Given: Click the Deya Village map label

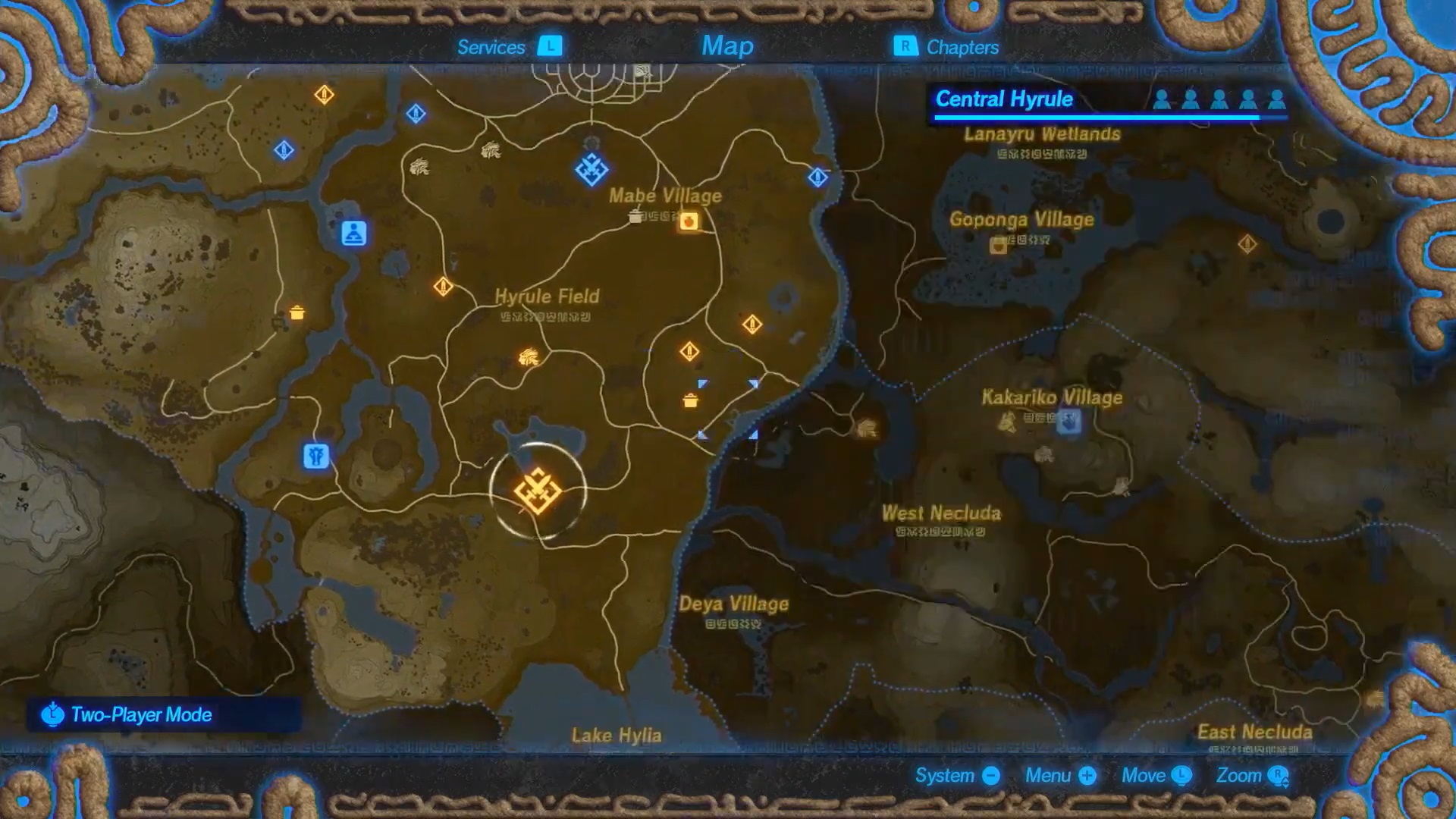Looking at the screenshot, I should 733,604.
